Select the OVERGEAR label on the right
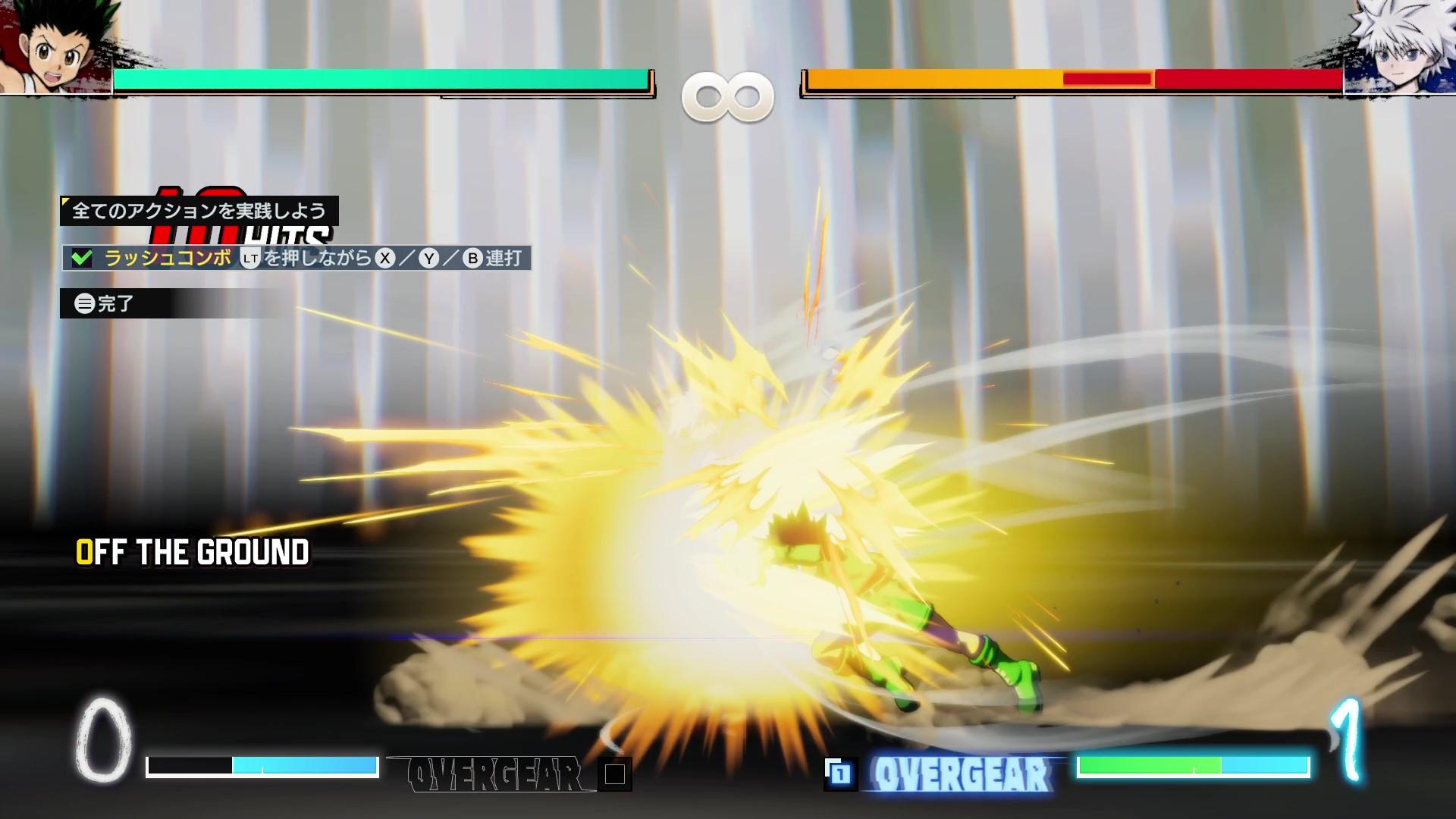Viewport: 1456px width, 819px height. (x=962, y=773)
